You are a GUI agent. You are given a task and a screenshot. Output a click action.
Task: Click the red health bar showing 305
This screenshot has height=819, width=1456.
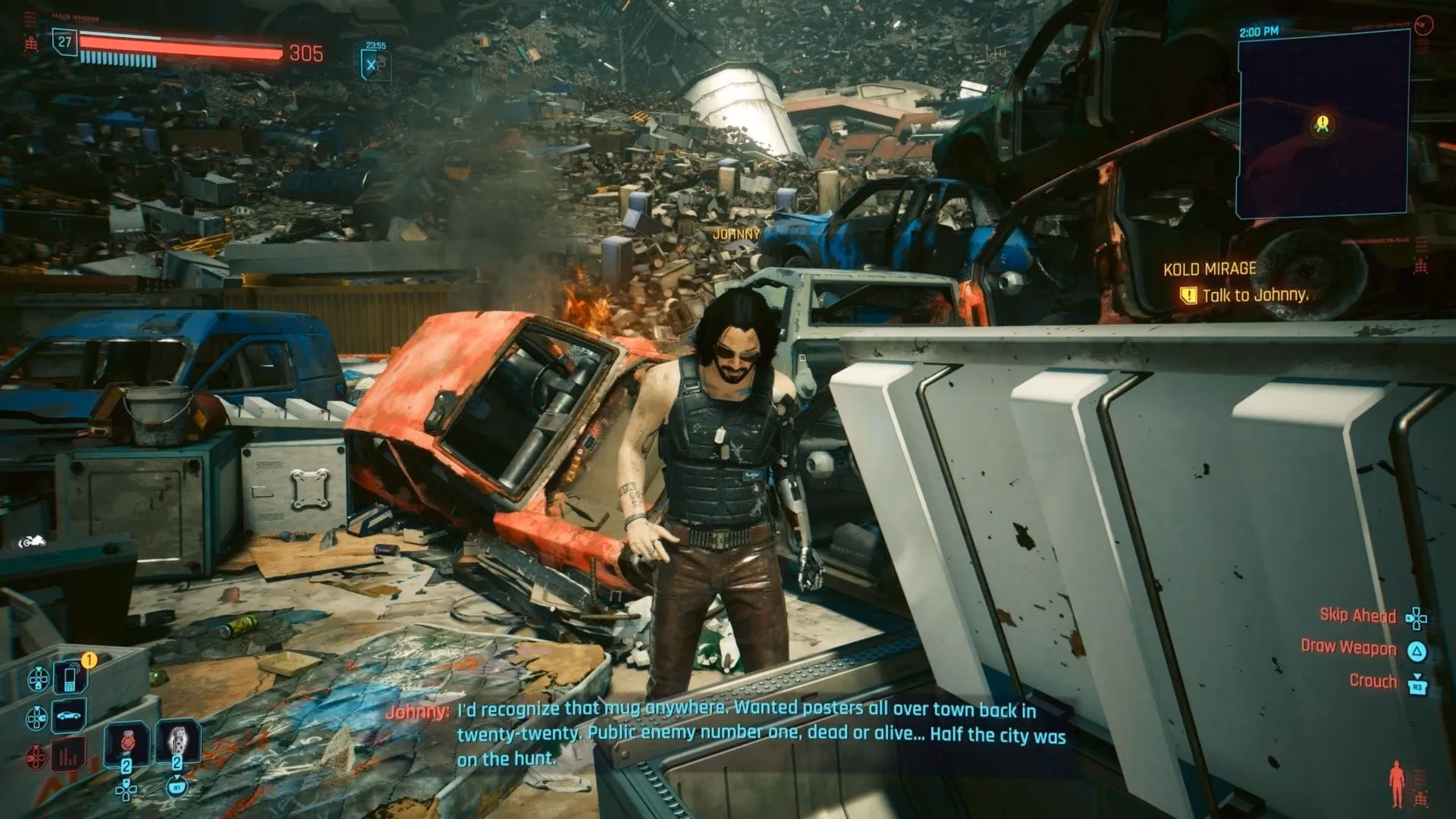182,47
